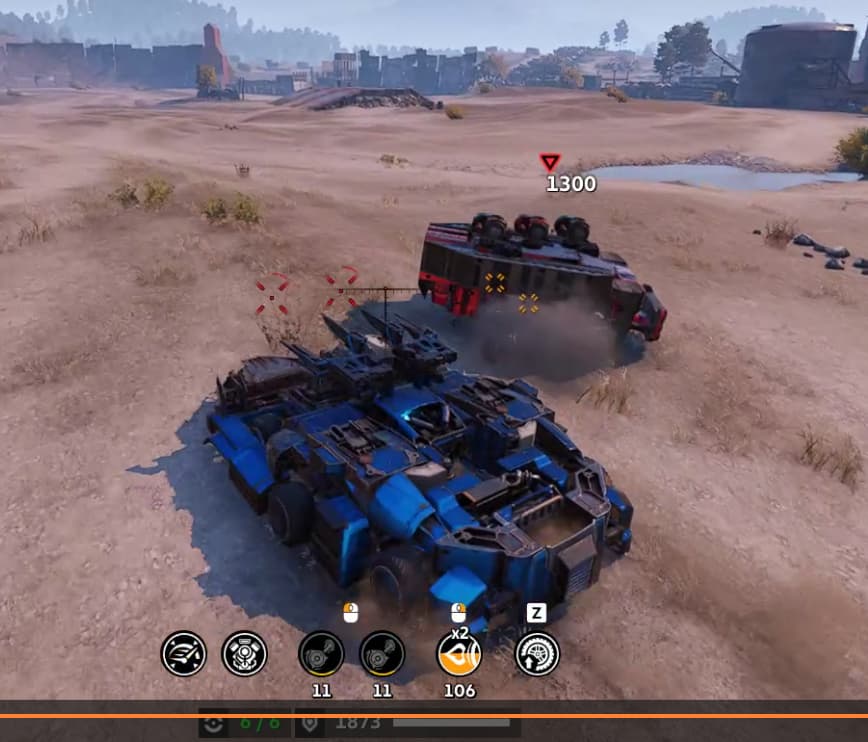Click the red enemy marker above 1300
The width and height of the screenshot is (868, 742).
pyautogui.click(x=549, y=162)
